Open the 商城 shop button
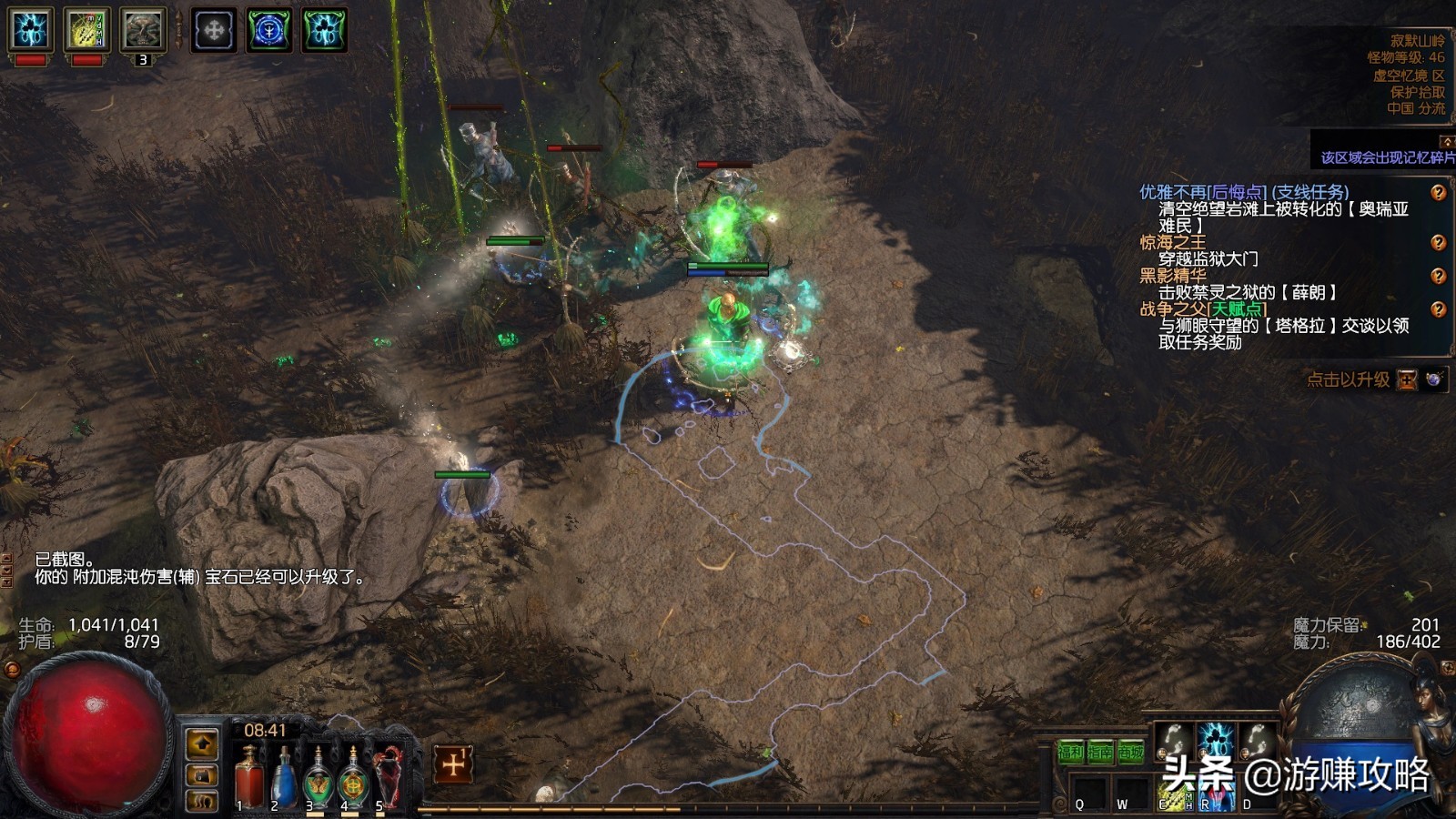This screenshot has width=1456, height=819. pyautogui.click(x=1130, y=753)
